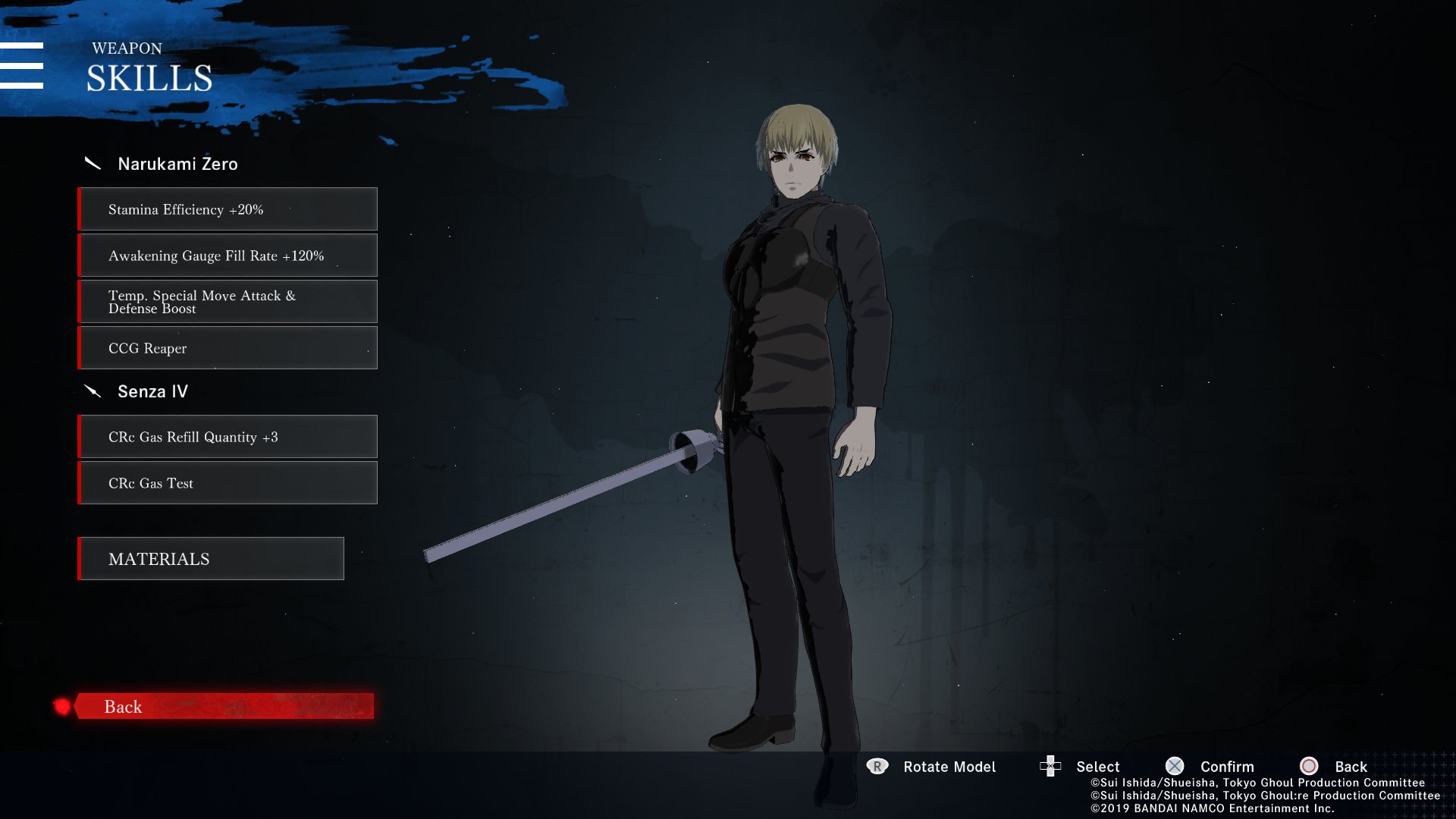The width and height of the screenshot is (1456, 819).
Task: Select the Stamina Efficiency +20% skill
Action: [227, 209]
